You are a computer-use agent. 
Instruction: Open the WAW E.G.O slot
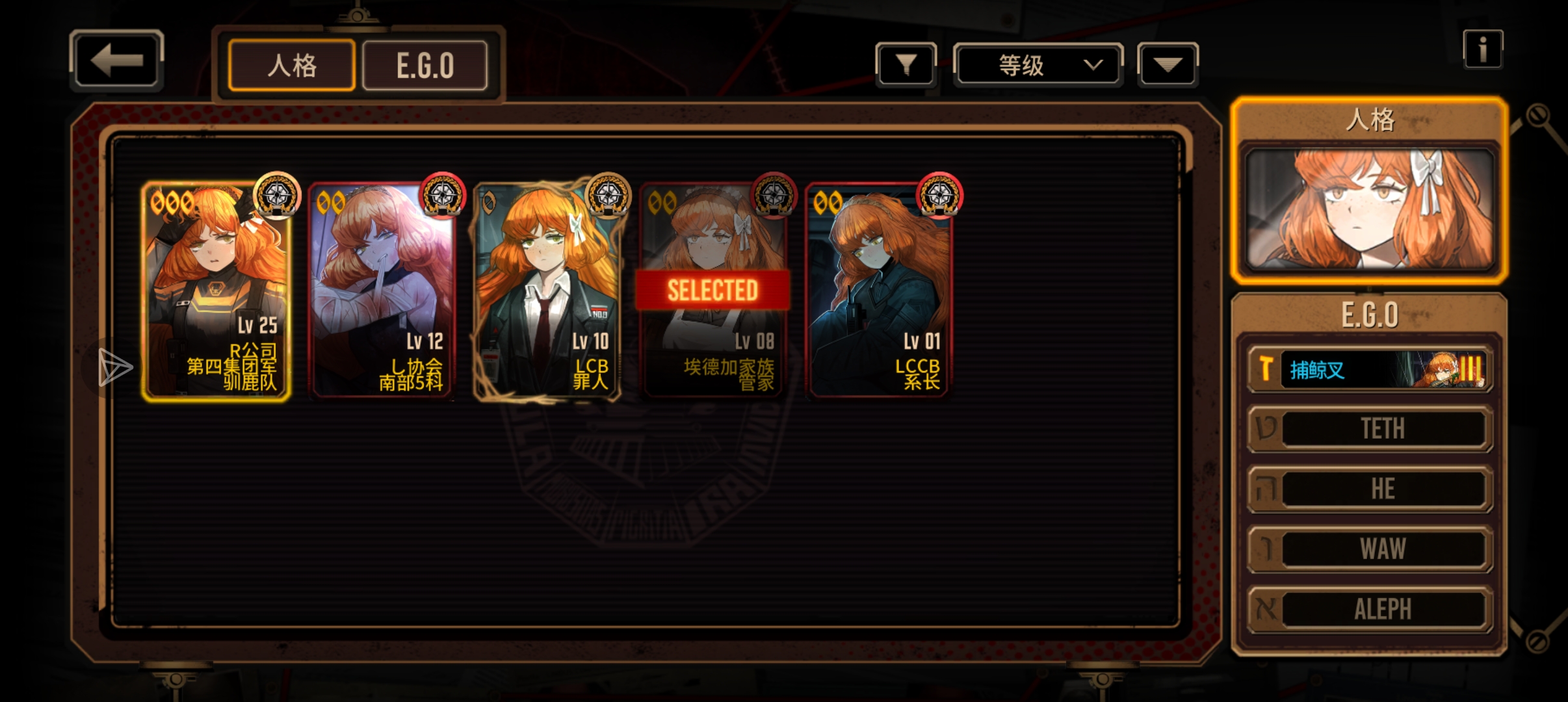(1369, 549)
